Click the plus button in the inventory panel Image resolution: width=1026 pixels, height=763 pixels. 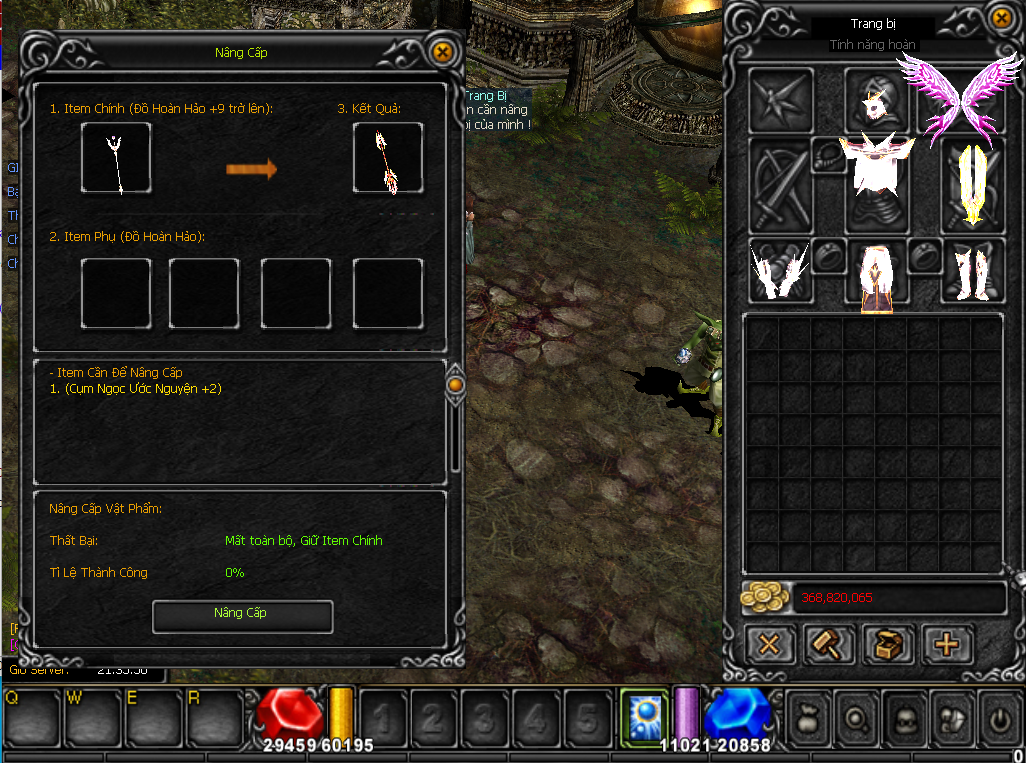coord(946,644)
